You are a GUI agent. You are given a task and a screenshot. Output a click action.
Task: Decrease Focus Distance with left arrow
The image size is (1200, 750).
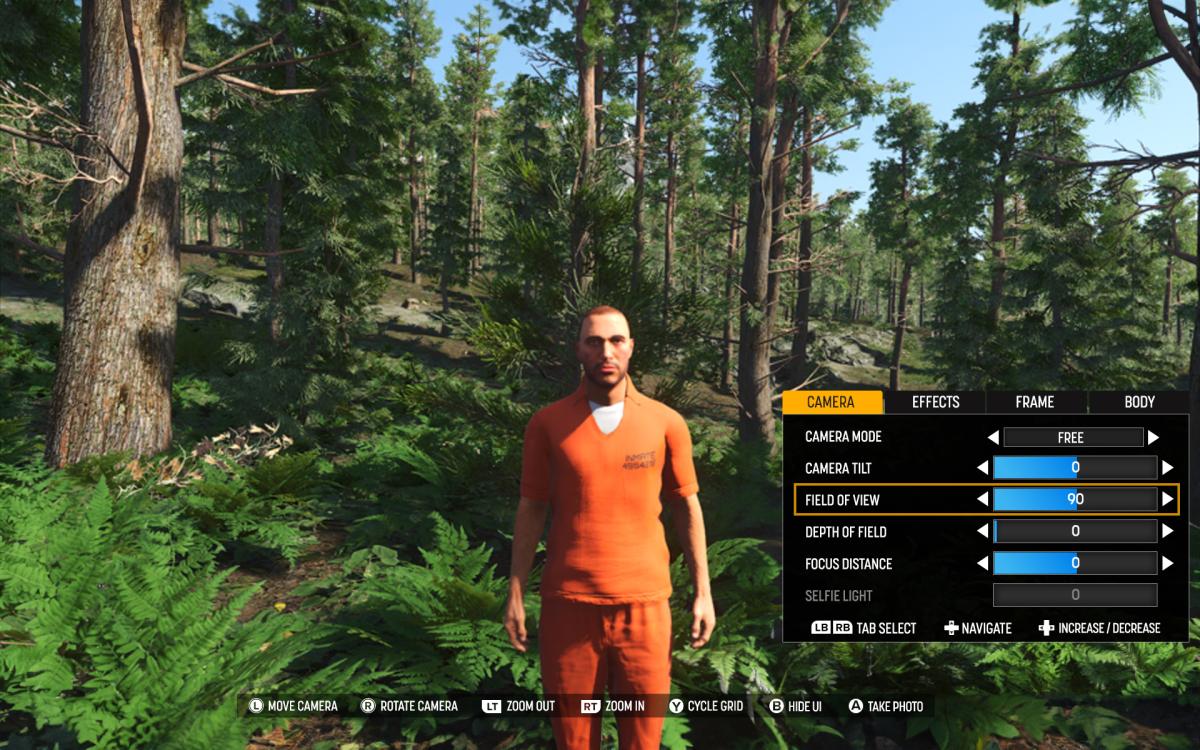pyautogui.click(x=982, y=563)
